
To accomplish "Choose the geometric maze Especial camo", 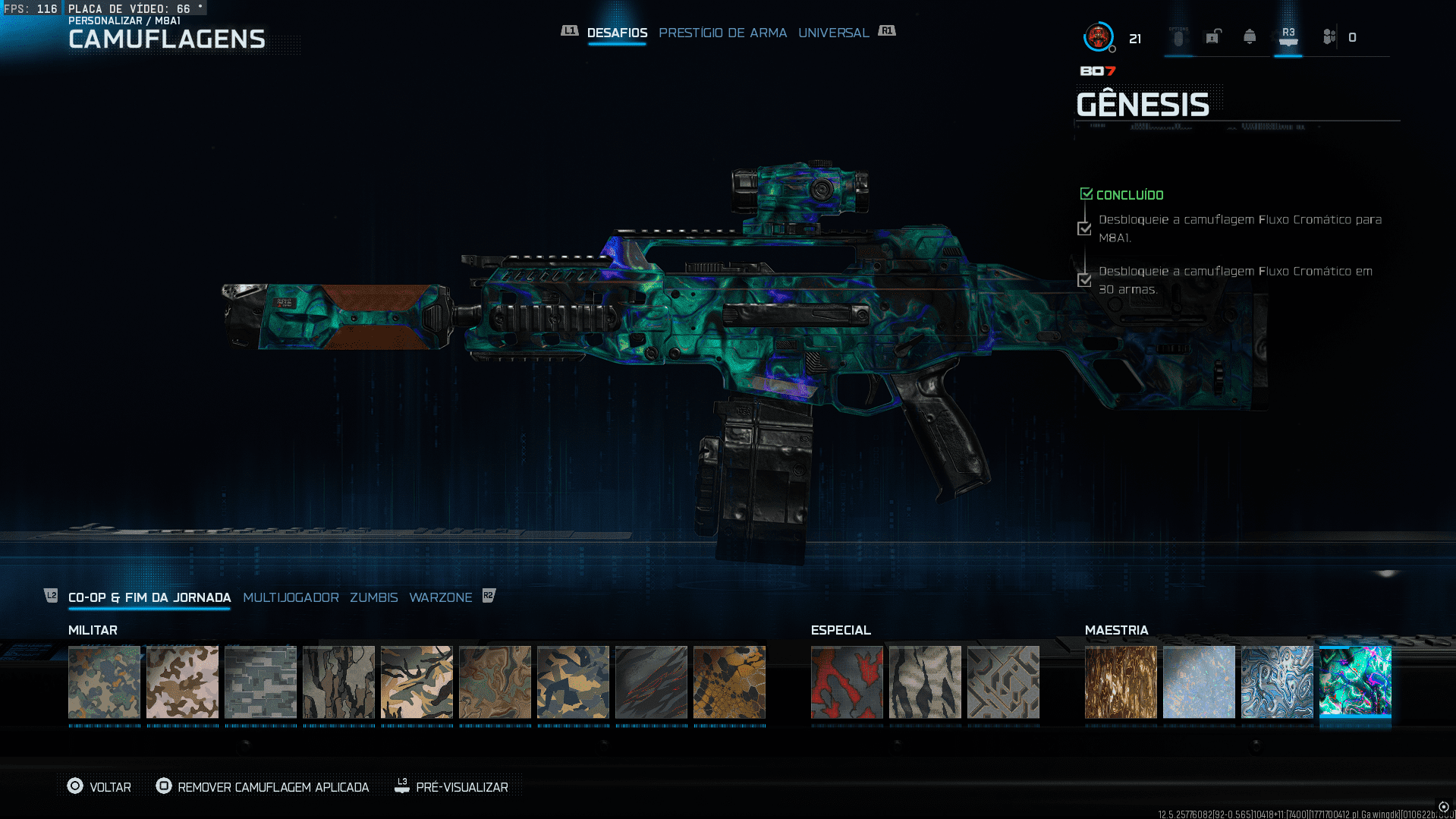I will (x=1003, y=682).
